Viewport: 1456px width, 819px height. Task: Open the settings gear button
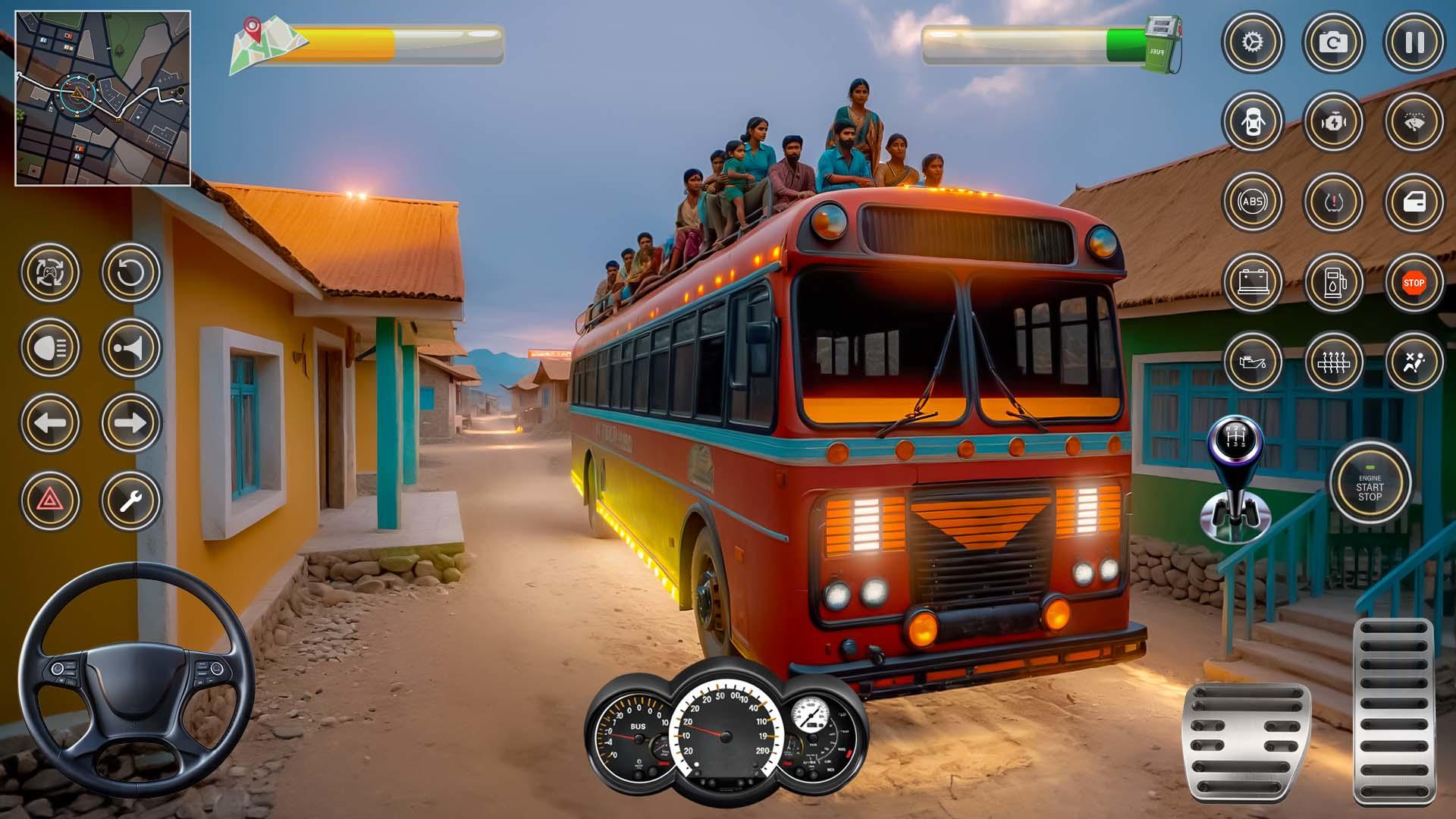click(1252, 42)
